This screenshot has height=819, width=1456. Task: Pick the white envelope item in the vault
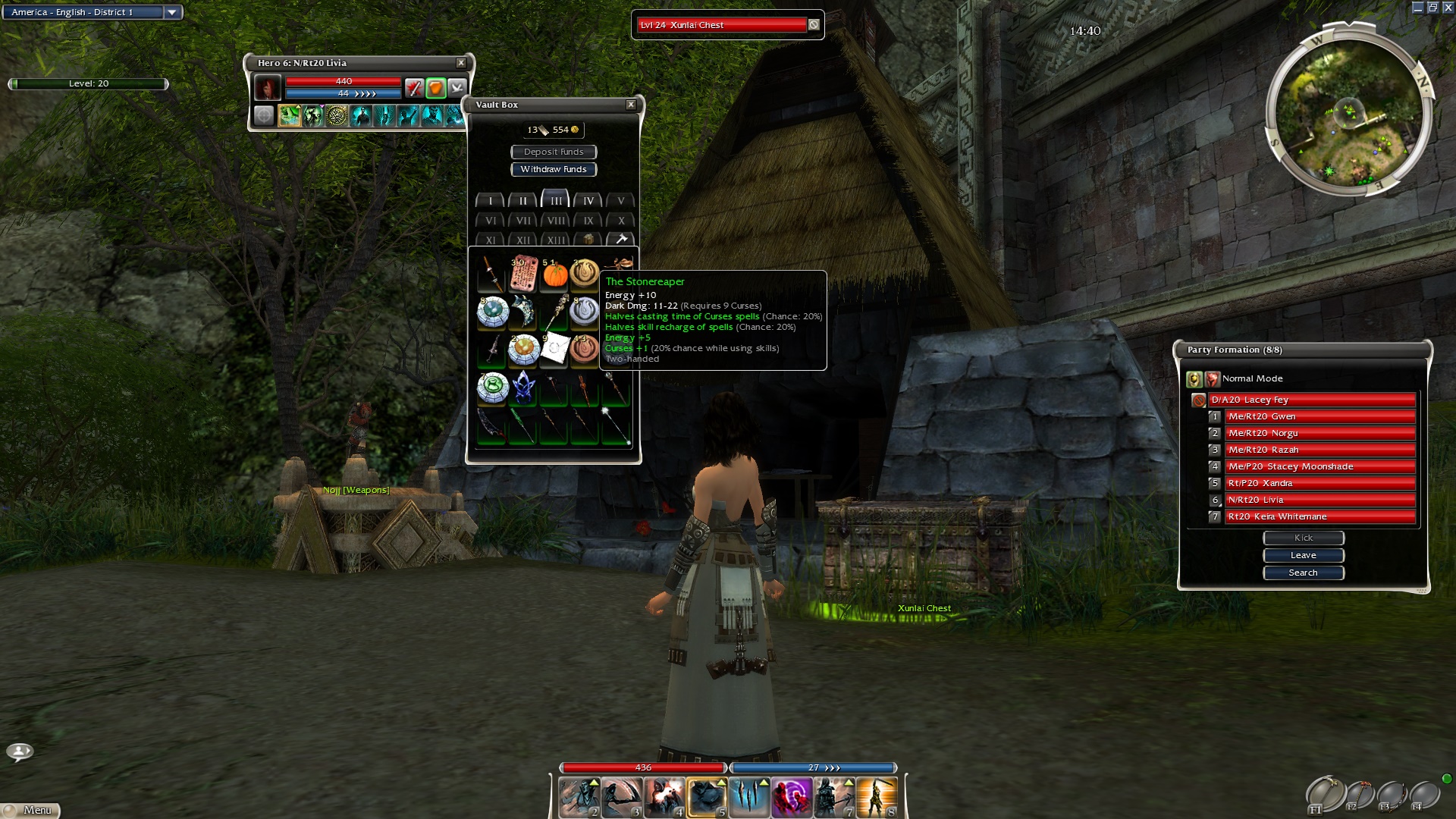click(555, 347)
